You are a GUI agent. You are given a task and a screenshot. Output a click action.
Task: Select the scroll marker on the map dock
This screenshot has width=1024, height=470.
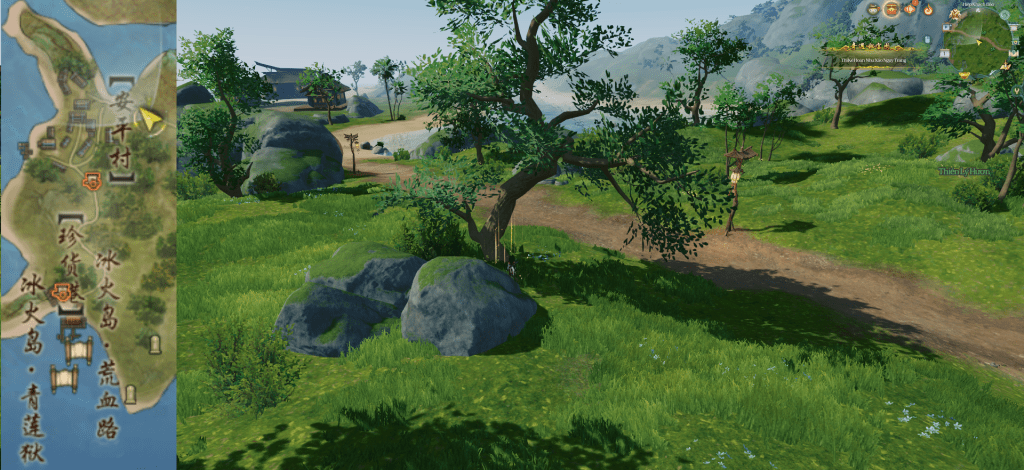[67, 380]
